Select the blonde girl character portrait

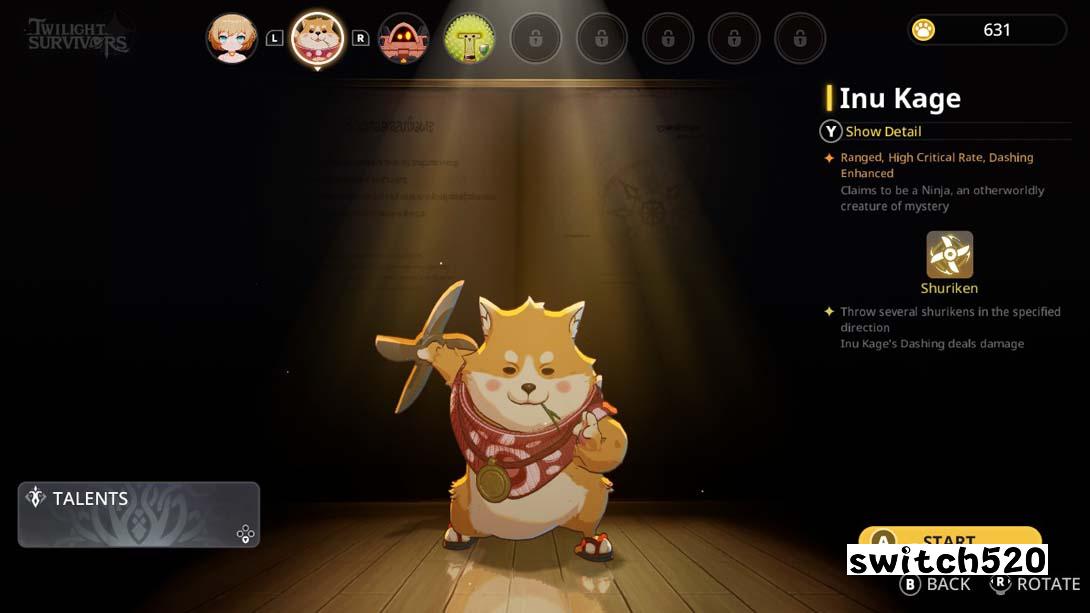click(x=232, y=38)
